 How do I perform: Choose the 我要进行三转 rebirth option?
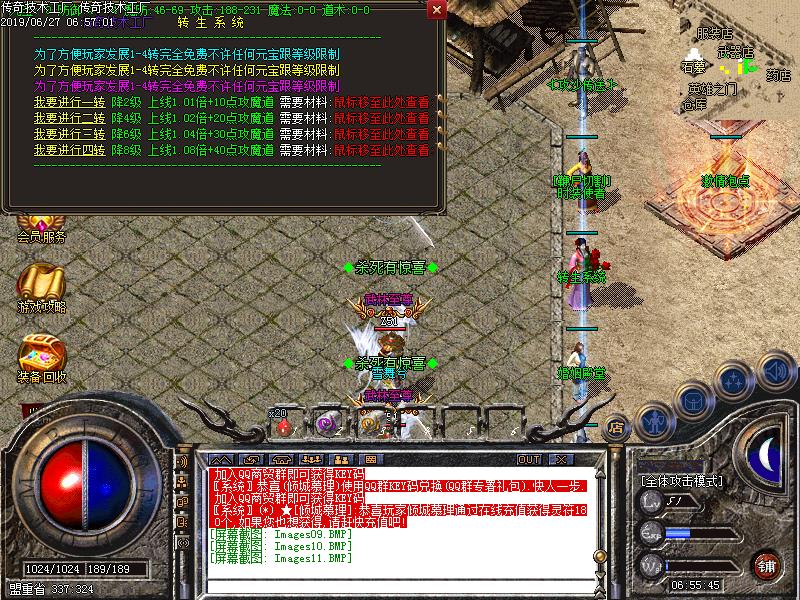[69, 133]
